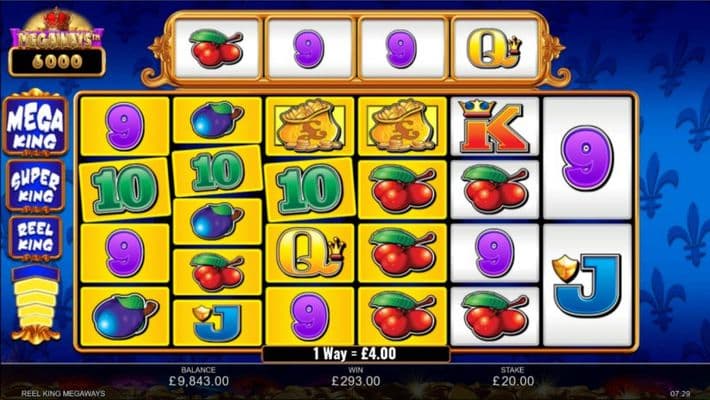Screen dimensions: 710x400
Task: Select the Reel King feature badge
Action: 36,238
